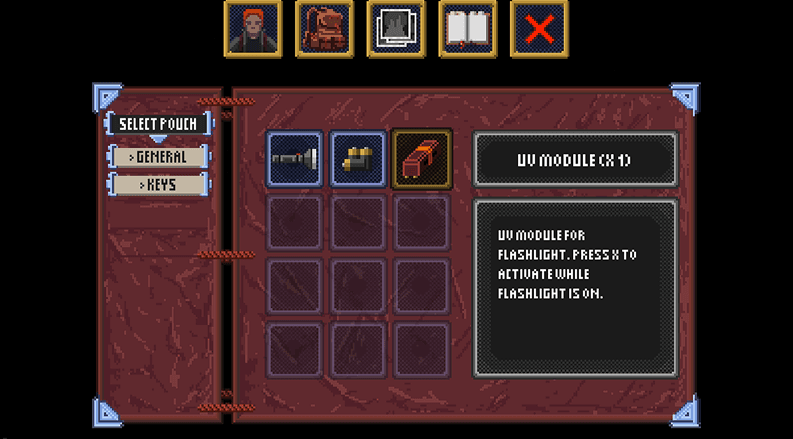Select the UV Module item slot

422,159
